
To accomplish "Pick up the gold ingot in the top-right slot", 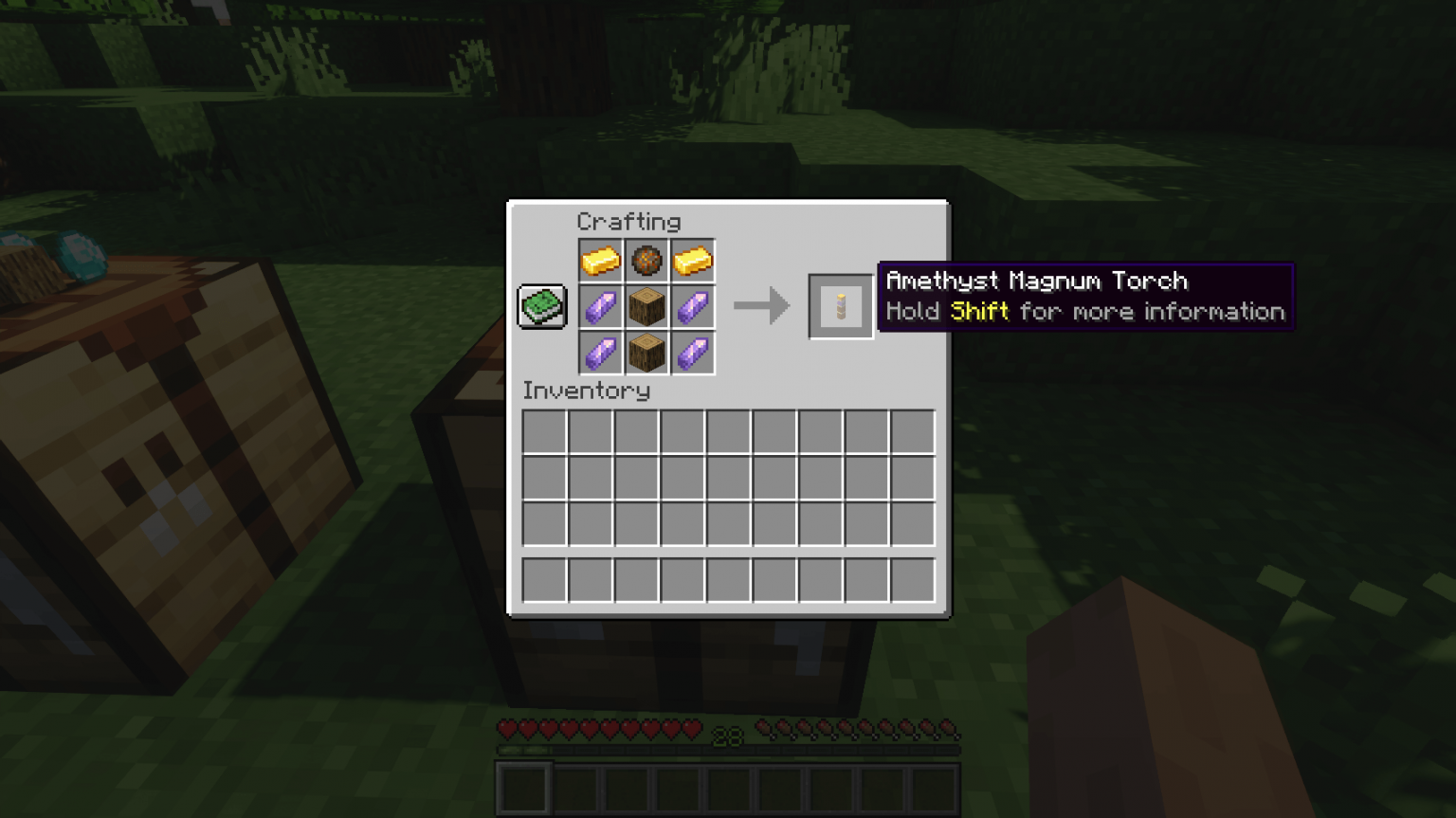I will pyautogui.click(x=693, y=260).
